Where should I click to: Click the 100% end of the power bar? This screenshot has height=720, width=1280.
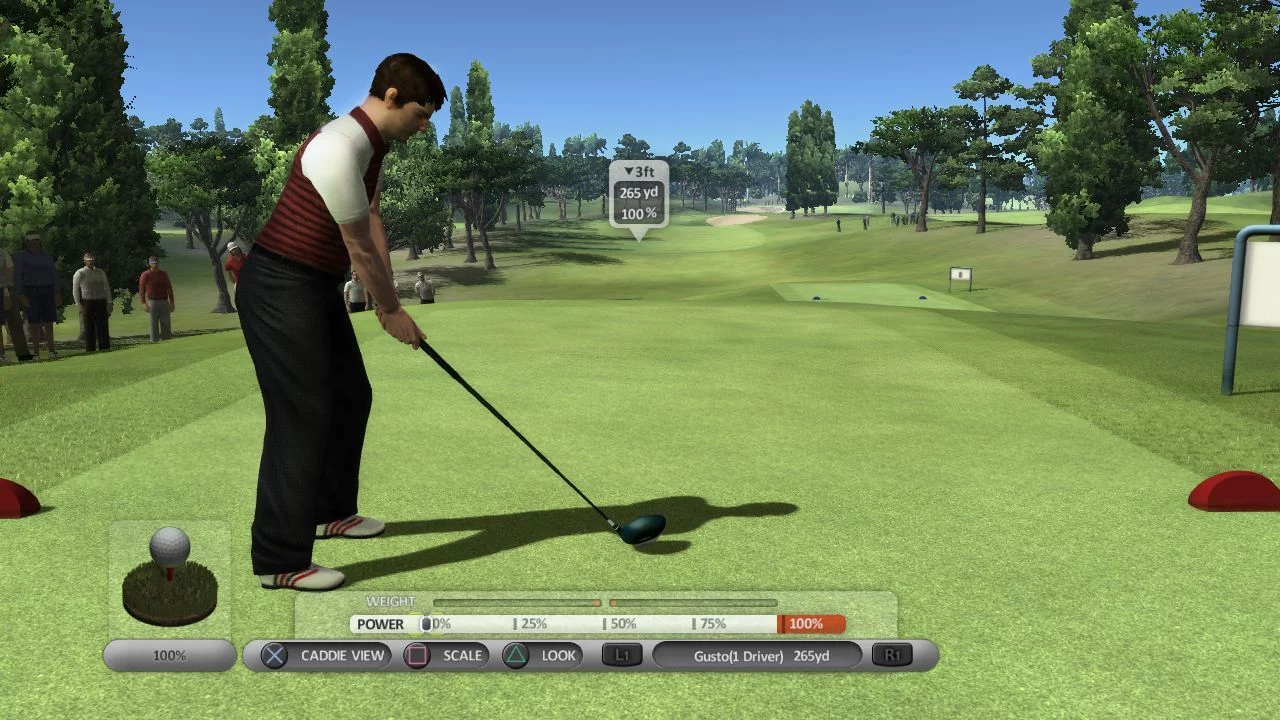tap(810, 624)
